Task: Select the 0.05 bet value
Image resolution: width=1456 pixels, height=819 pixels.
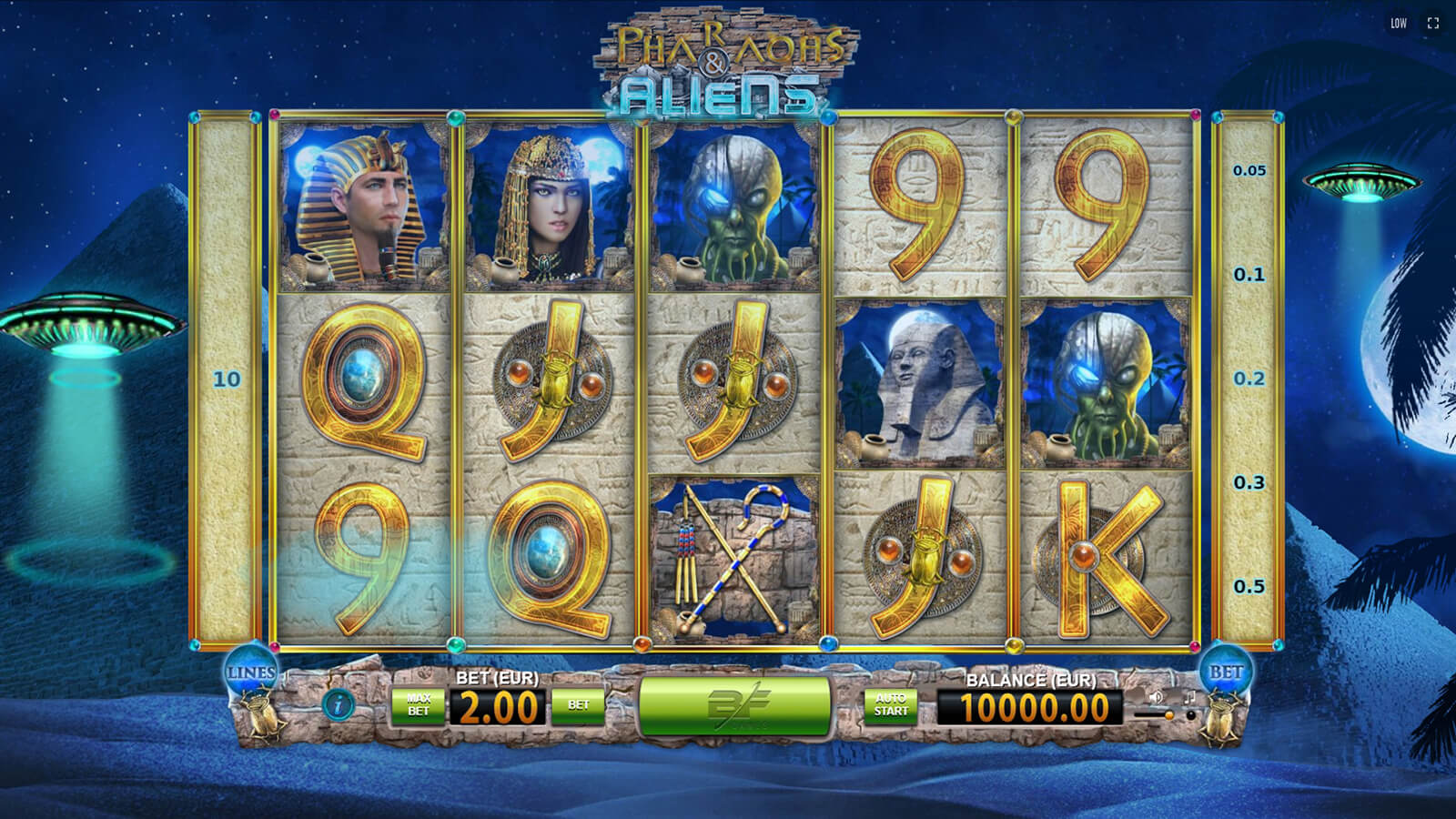Action: [1249, 170]
